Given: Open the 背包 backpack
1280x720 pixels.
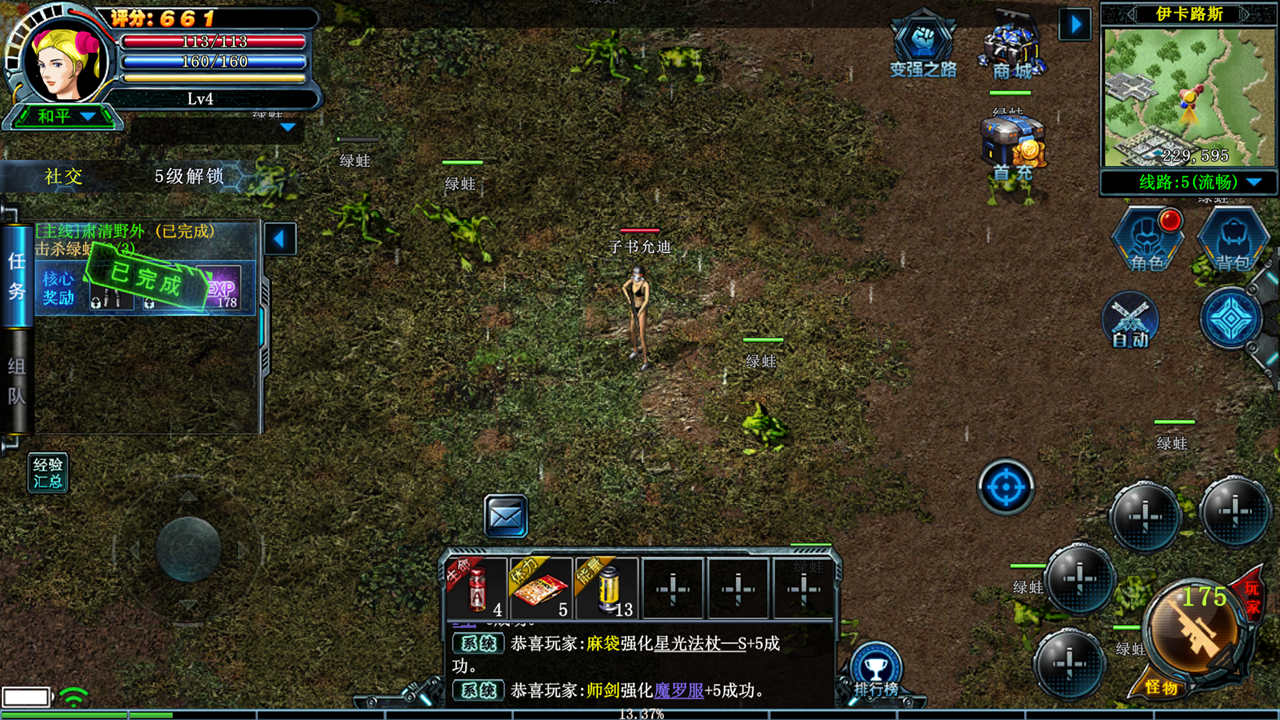Looking at the screenshot, I should (1232, 239).
